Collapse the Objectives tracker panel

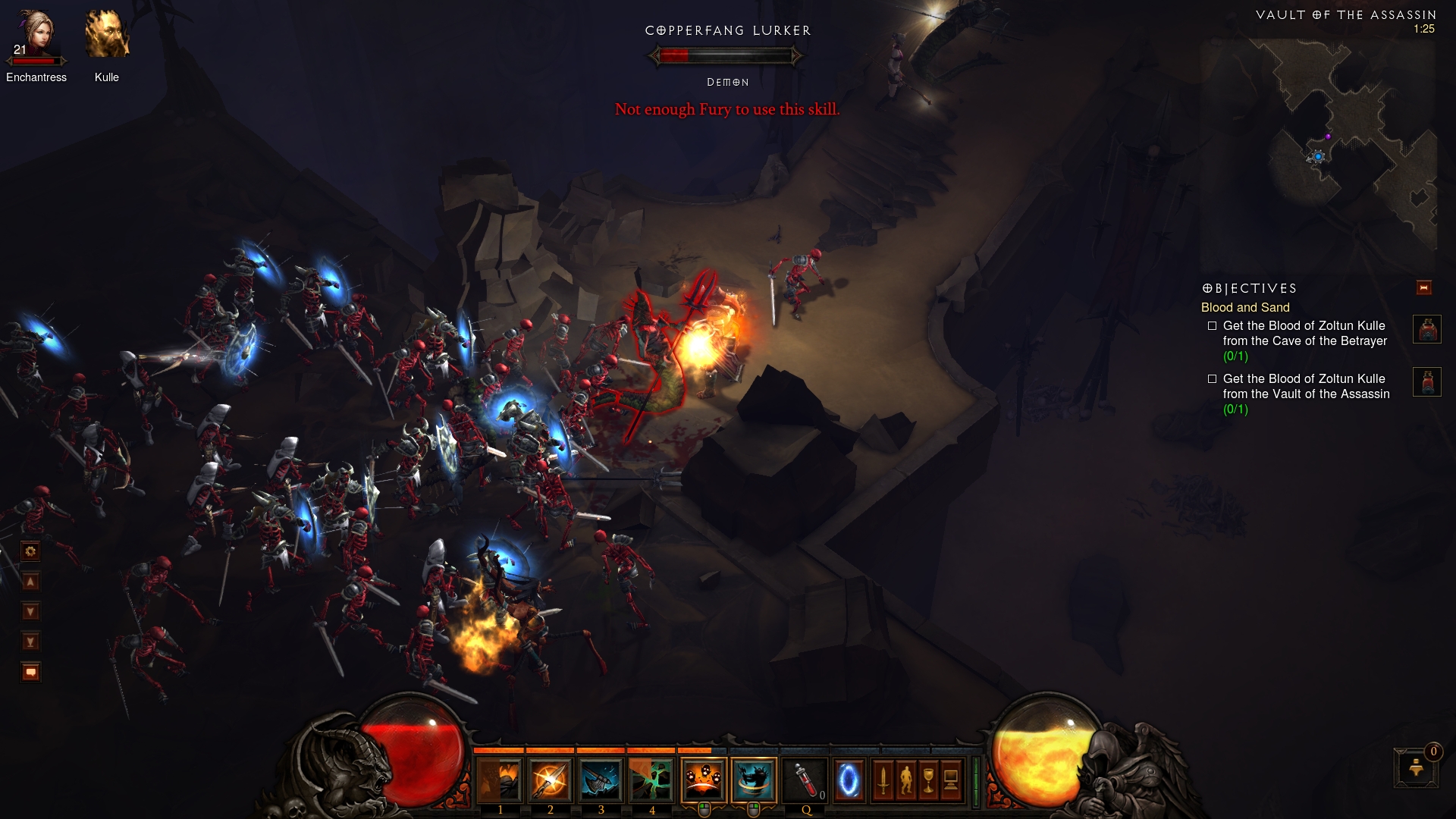[1423, 288]
